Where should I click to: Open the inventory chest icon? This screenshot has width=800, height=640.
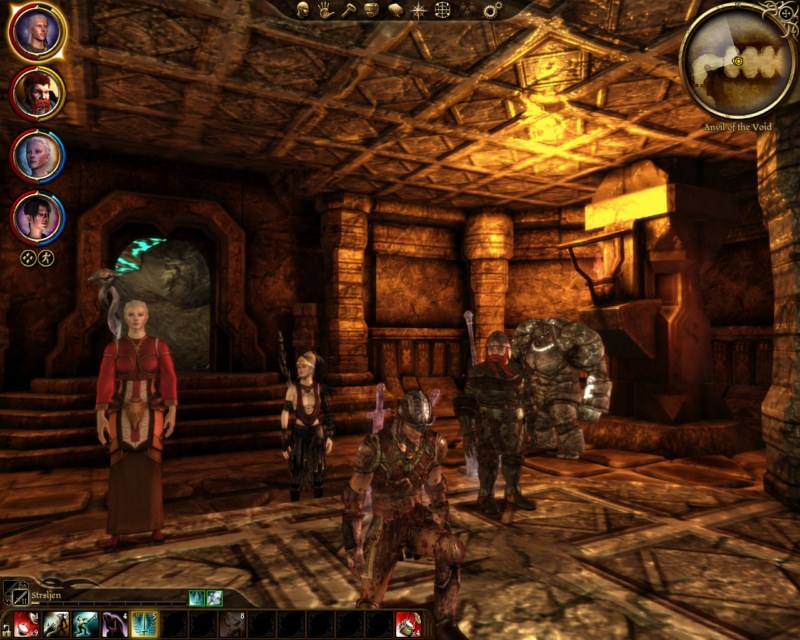(x=371, y=10)
